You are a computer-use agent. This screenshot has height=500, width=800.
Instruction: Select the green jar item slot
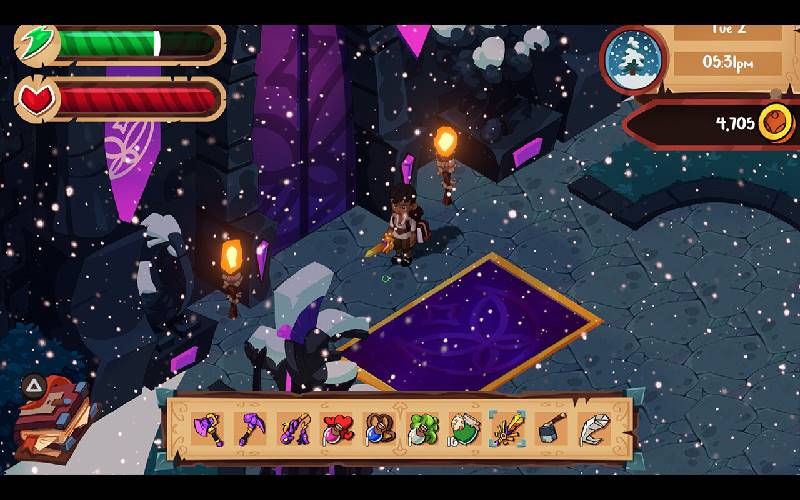click(x=464, y=430)
